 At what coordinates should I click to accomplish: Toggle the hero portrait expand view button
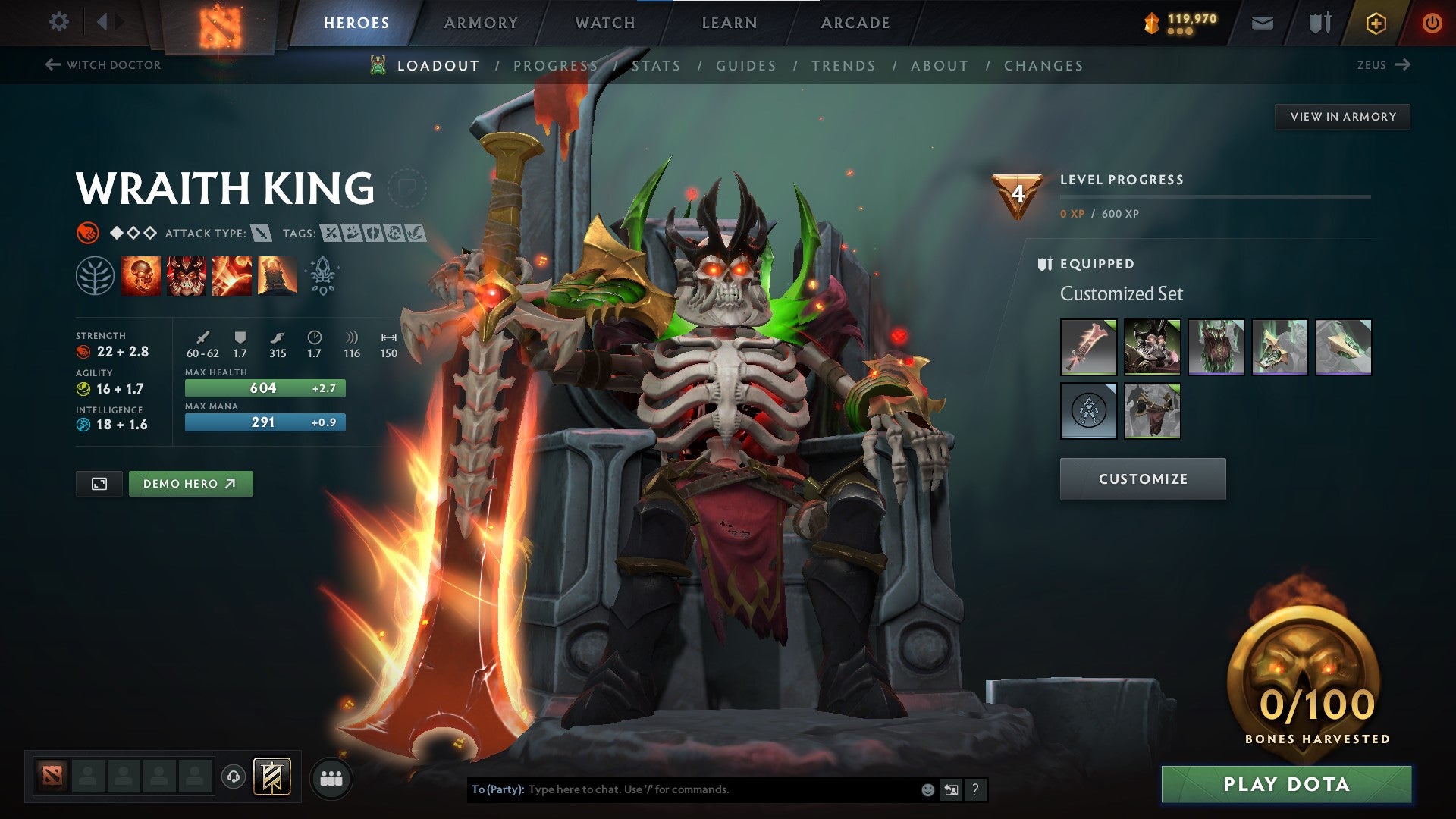tap(99, 483)
